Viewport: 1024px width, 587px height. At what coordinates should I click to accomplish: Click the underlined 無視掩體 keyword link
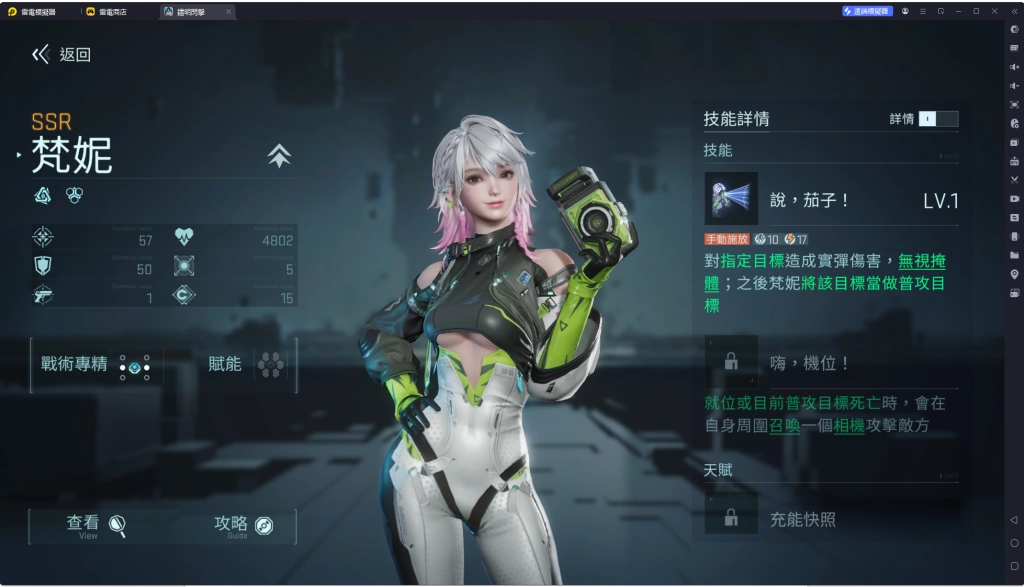[x=921, y=261]
